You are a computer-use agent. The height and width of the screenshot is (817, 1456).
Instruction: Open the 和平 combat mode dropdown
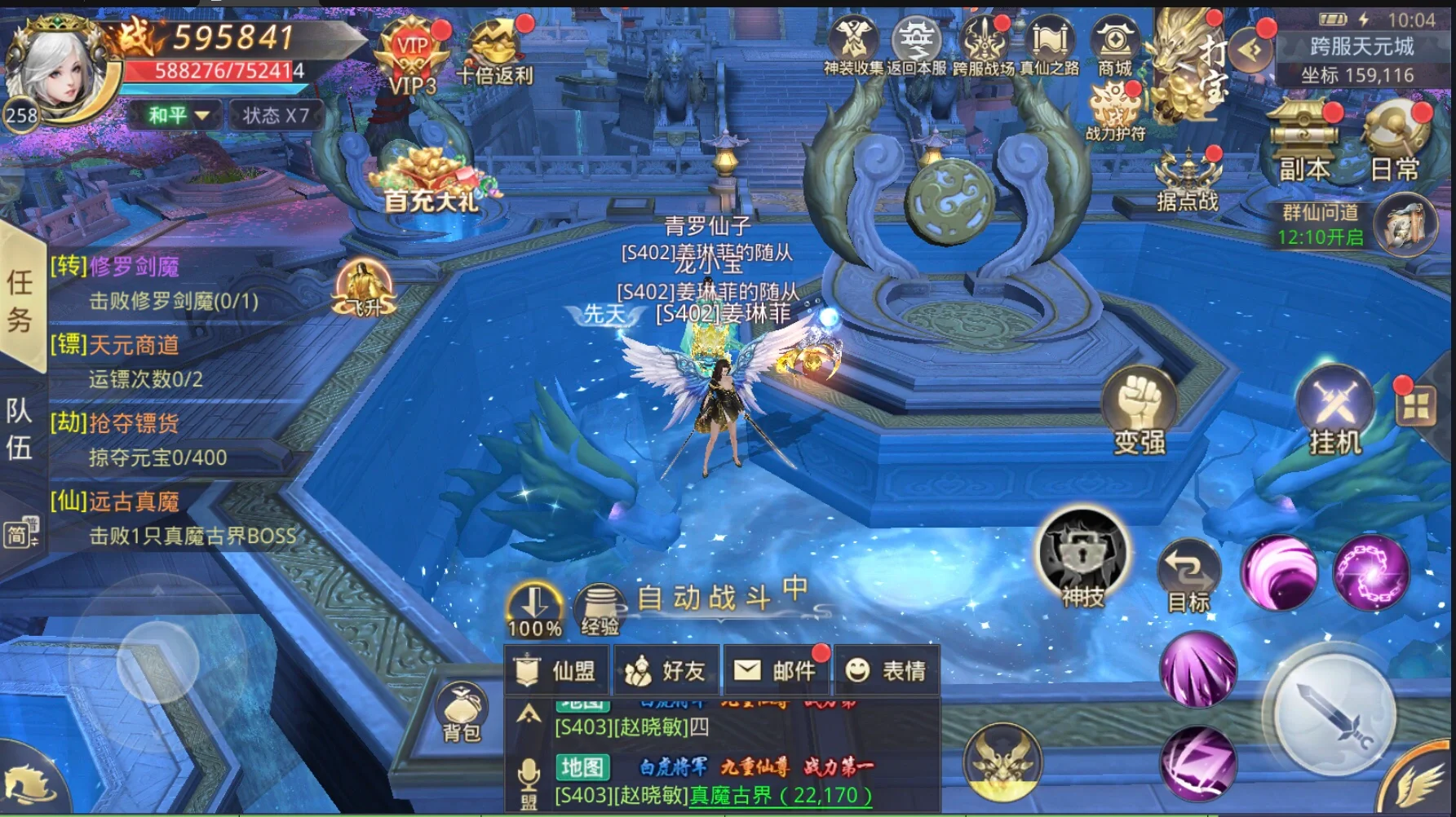178,115
